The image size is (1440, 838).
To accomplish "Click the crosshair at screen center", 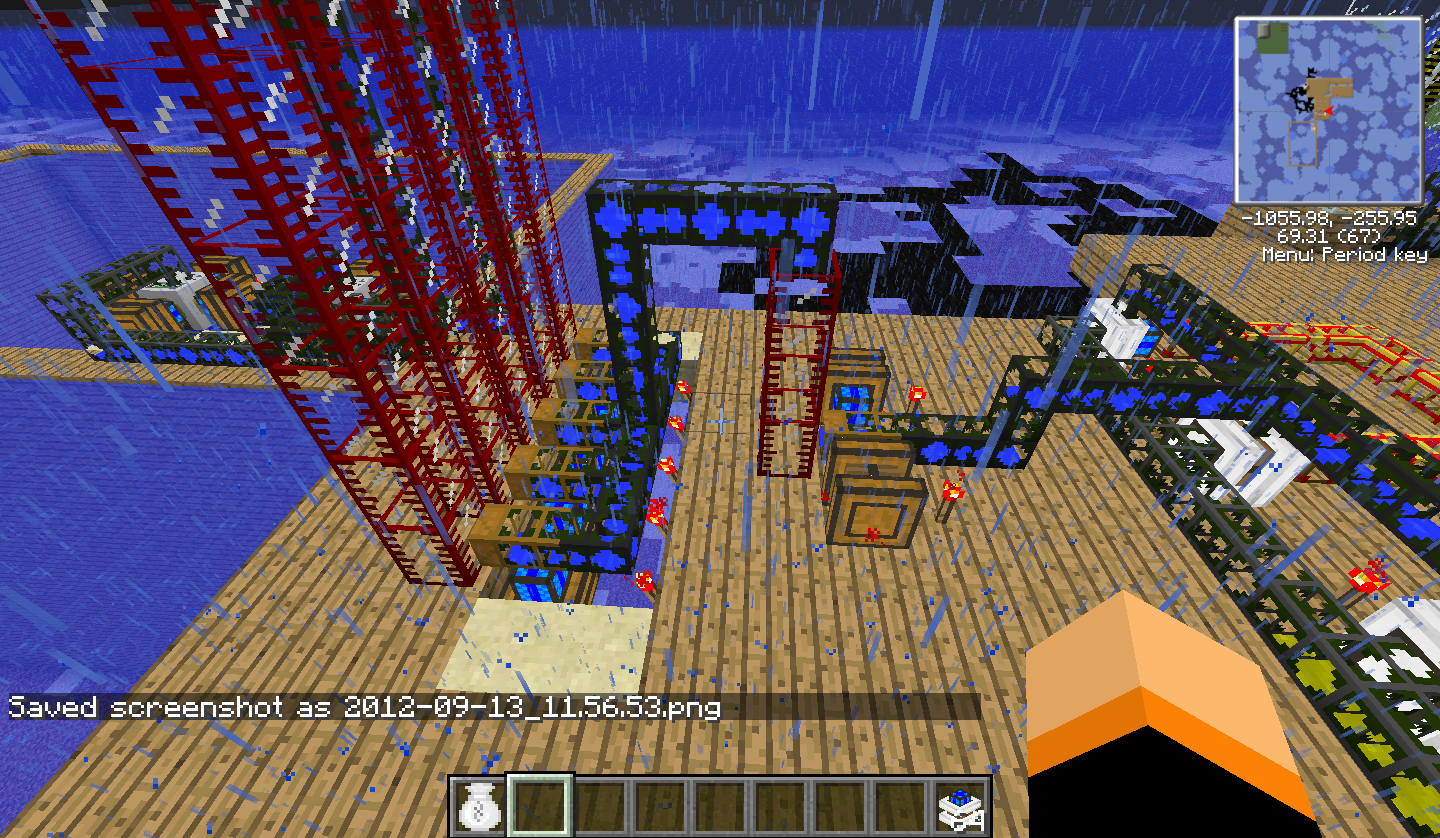I will (x=720, y=419).
